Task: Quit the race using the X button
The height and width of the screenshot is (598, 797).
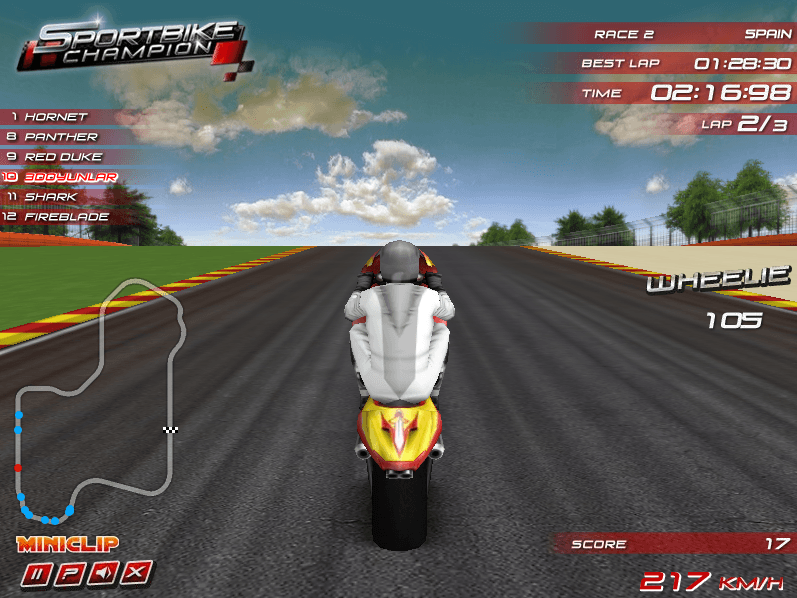Action: [x=138, y=574]
